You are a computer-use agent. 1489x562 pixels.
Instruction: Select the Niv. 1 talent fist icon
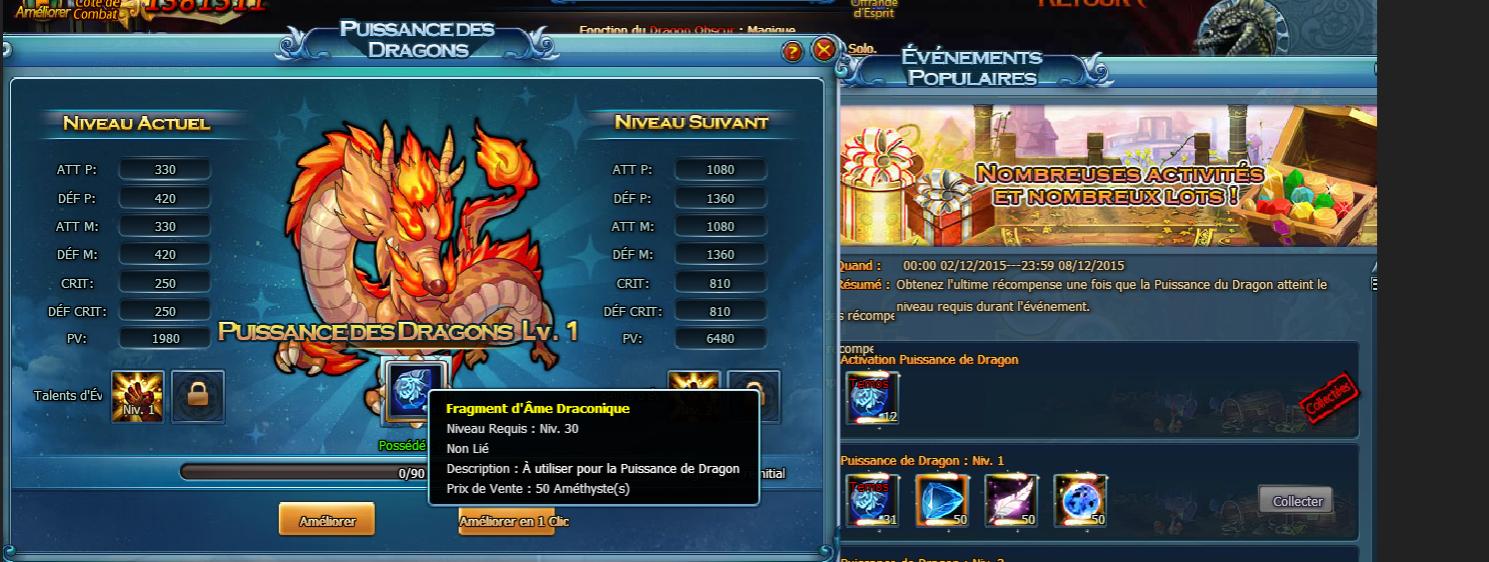click(x=138, y=396)
